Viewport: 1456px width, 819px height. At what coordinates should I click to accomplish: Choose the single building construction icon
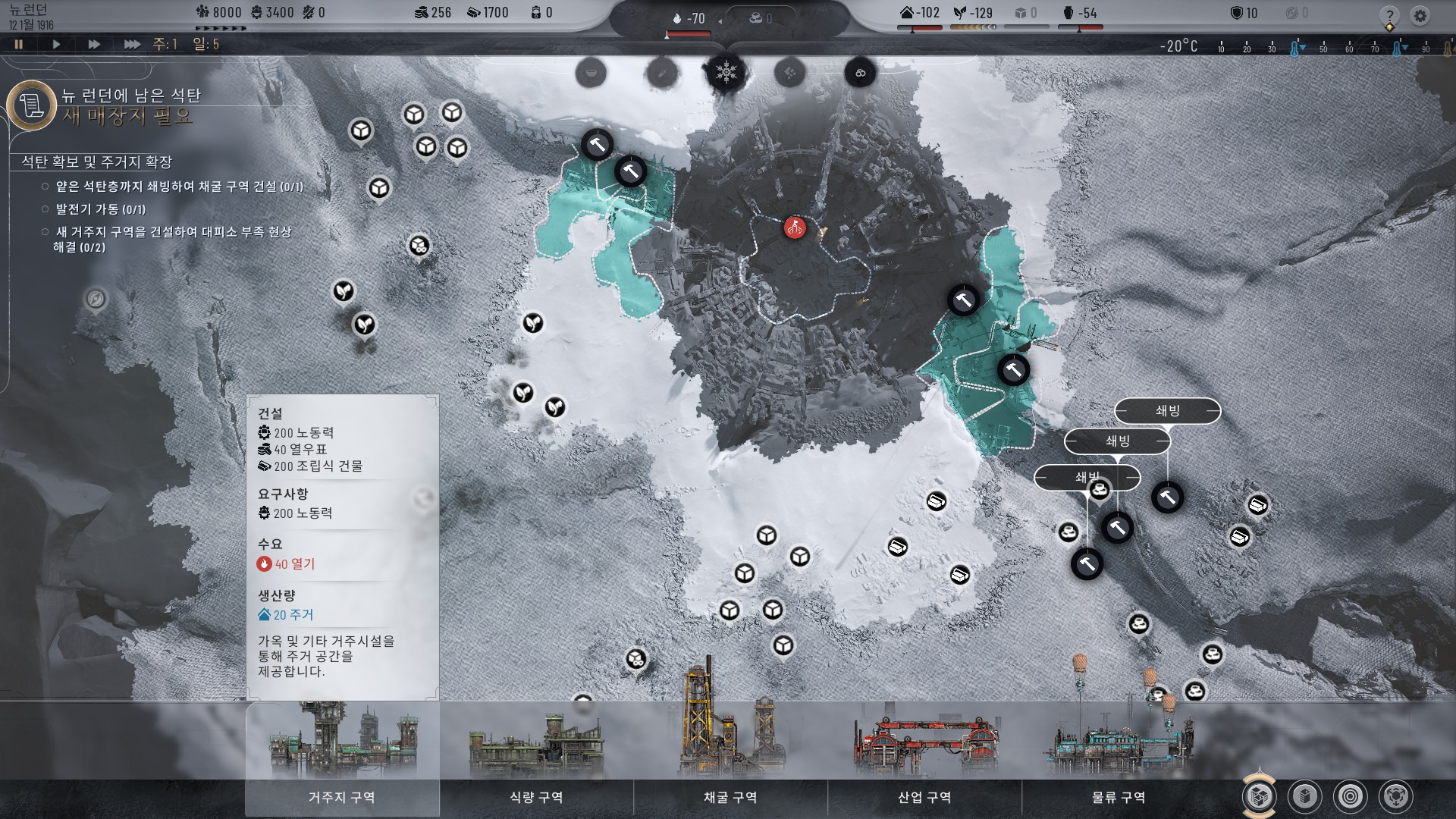coord(1305,796)
